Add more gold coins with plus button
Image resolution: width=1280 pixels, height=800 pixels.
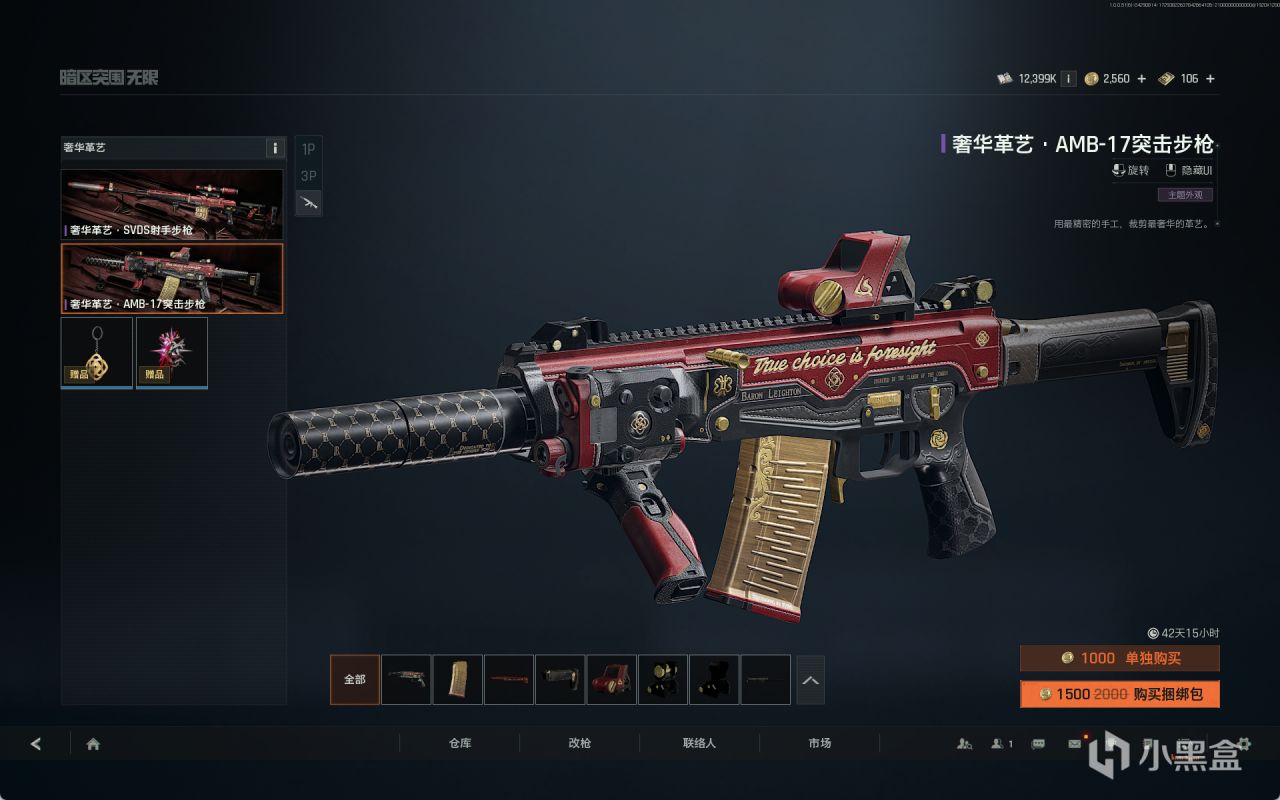[x=1141, y=79]
